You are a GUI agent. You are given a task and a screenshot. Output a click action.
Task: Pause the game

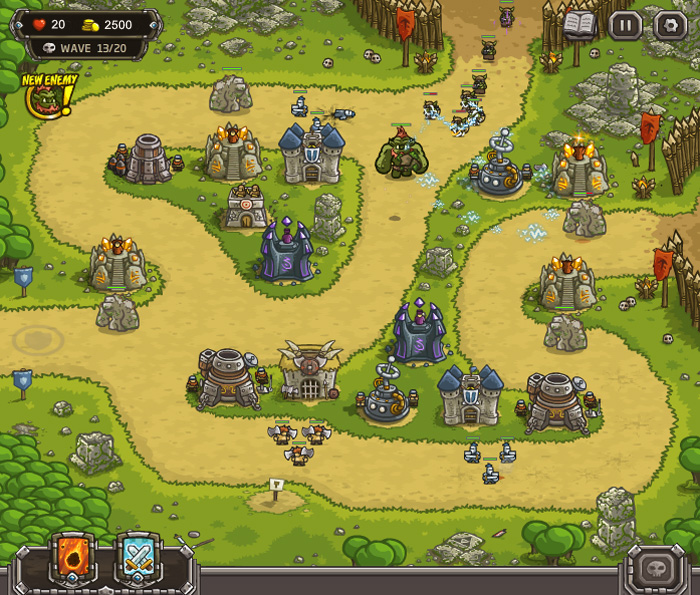pos(625,25)
